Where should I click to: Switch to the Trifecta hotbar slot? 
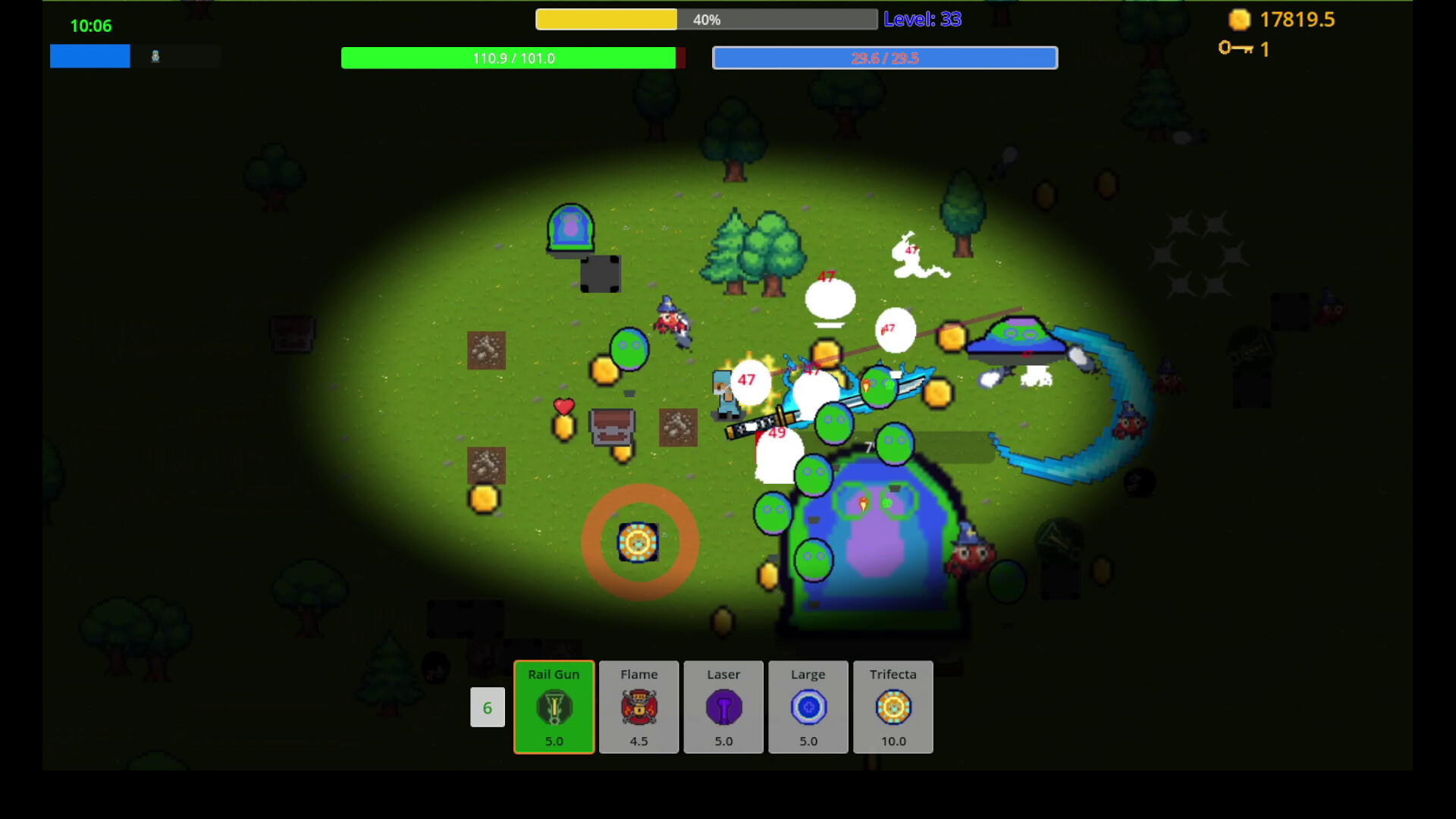click(893, 707)
